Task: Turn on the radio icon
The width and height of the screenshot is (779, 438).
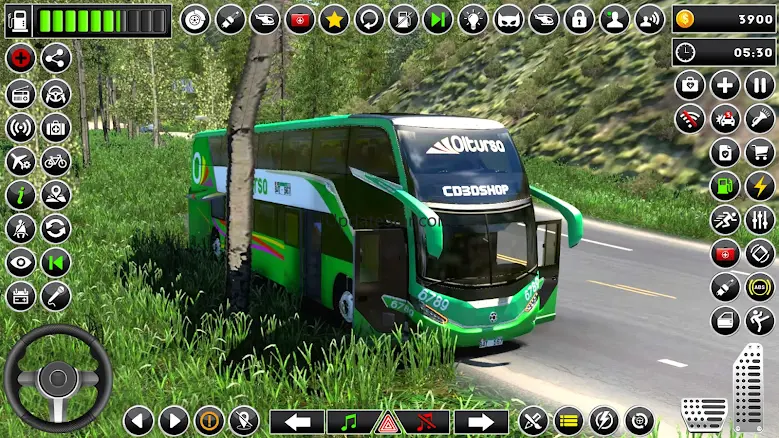Action: coord(20,94)
